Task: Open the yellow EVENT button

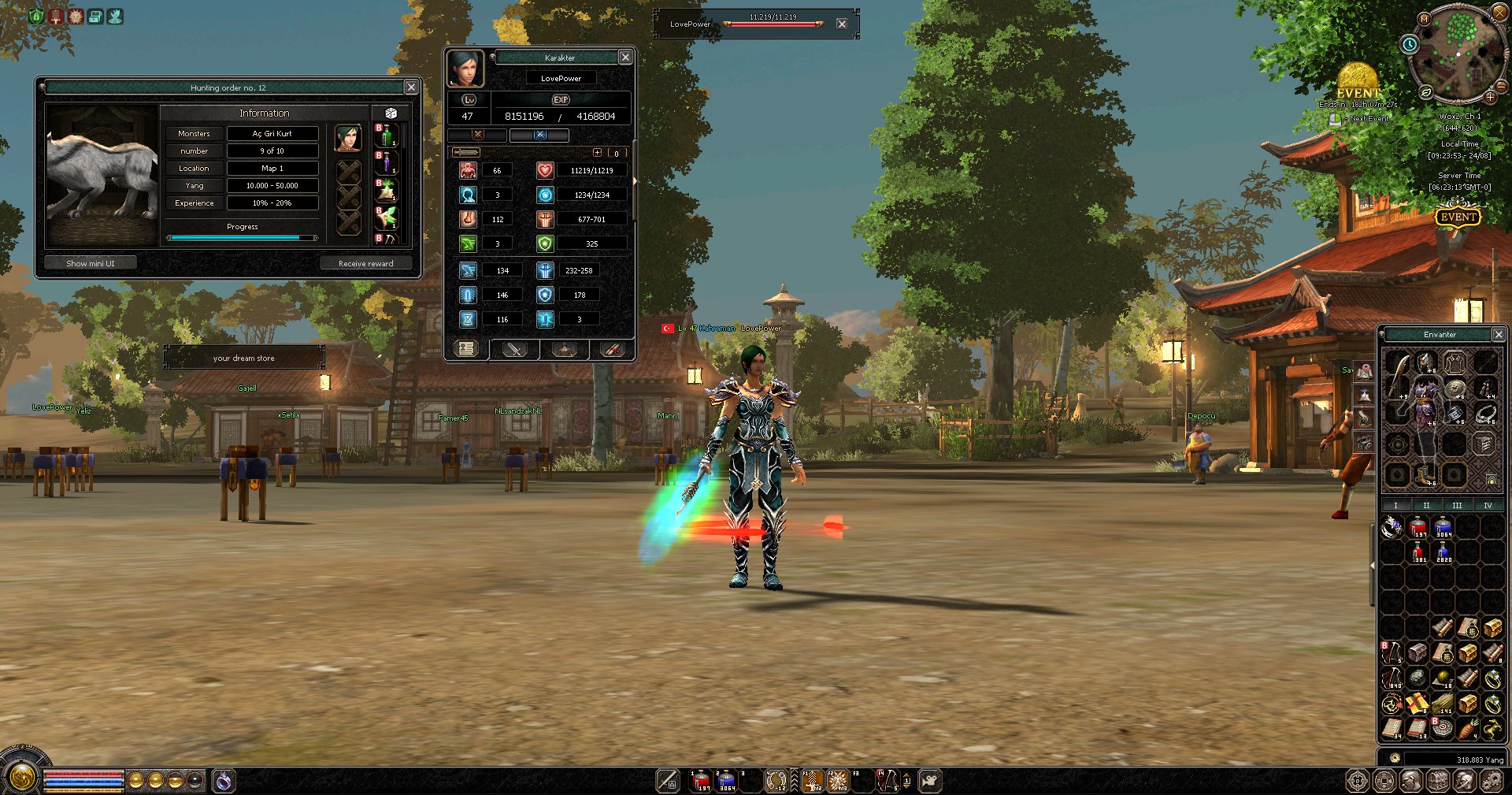Action: point(1458,217)
